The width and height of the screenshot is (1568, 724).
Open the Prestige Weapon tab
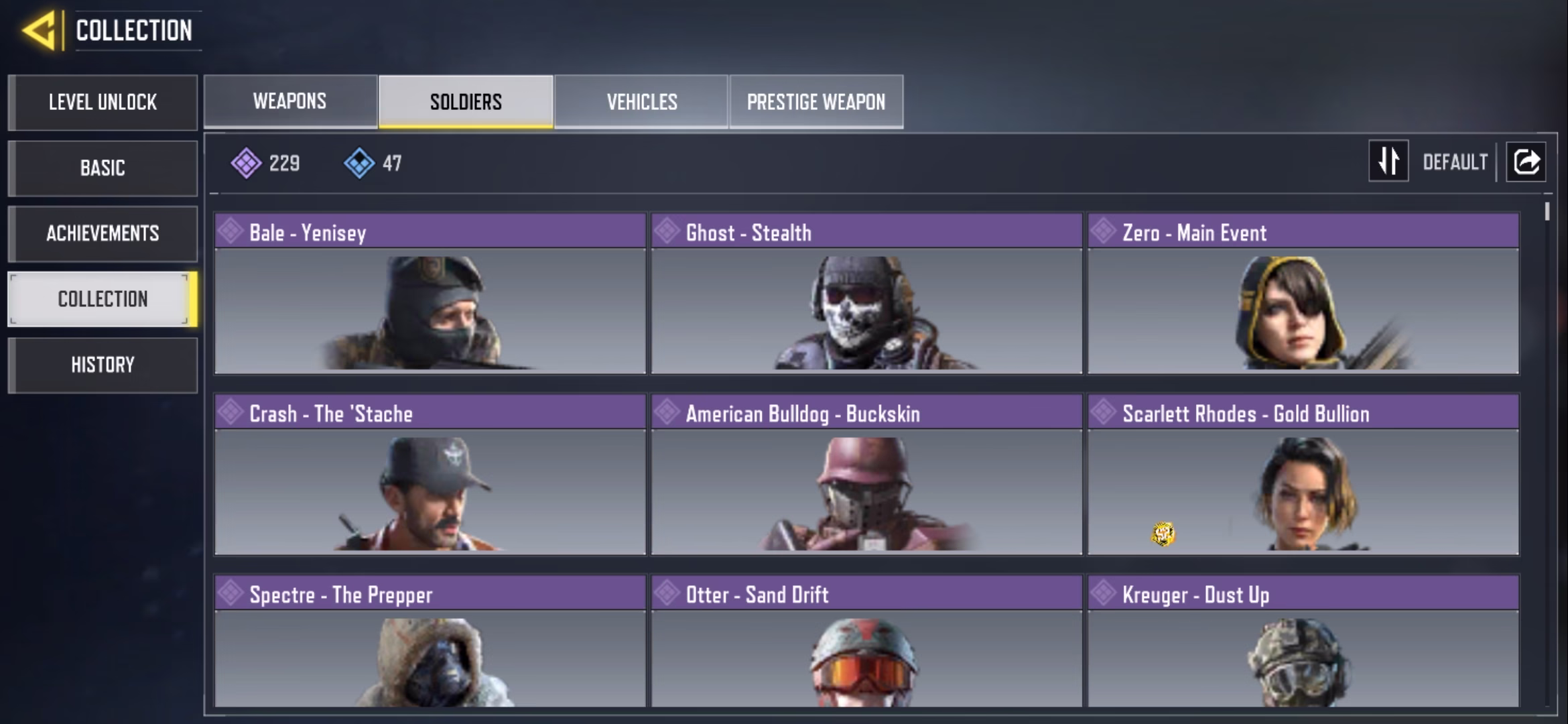816,101
